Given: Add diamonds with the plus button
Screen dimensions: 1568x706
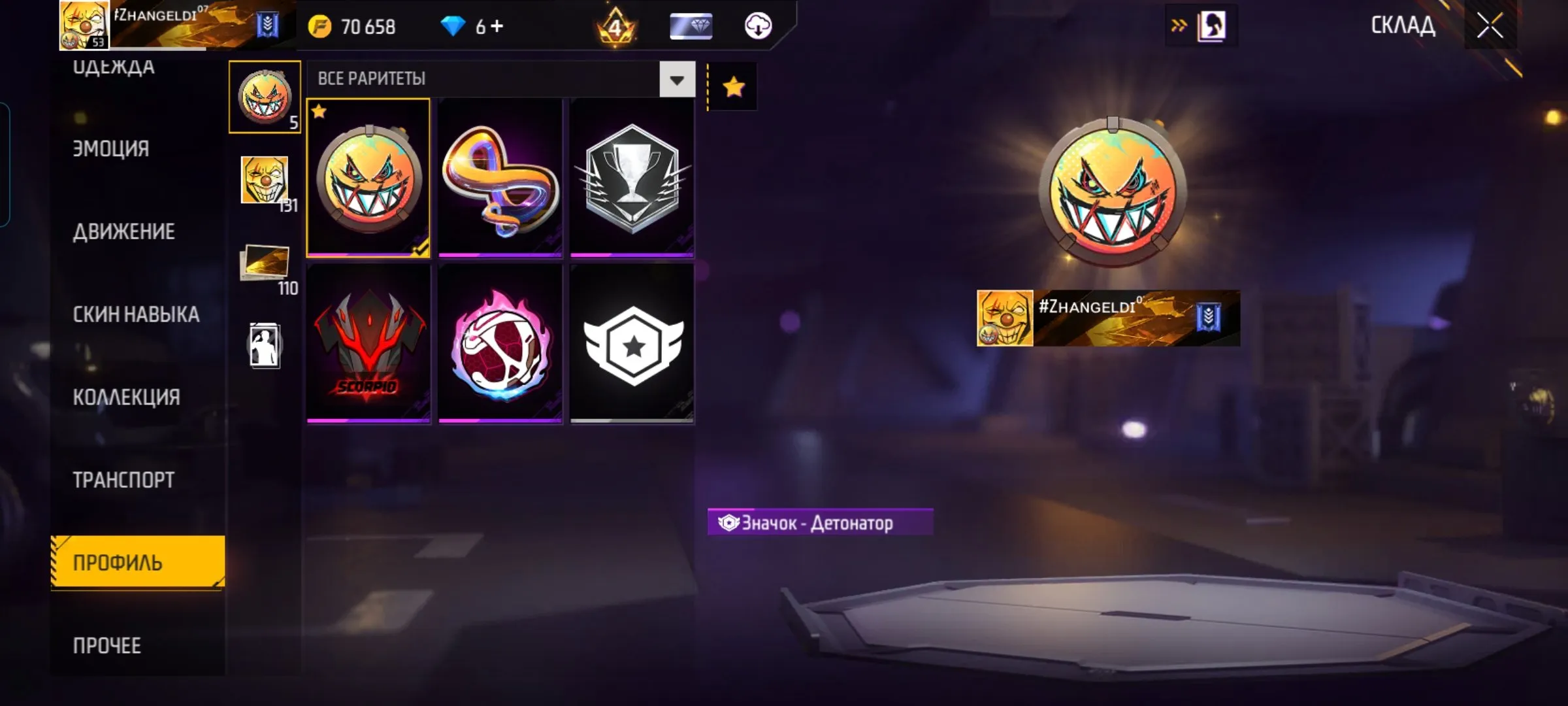Looking at the screenshot, I should [497, 26].
